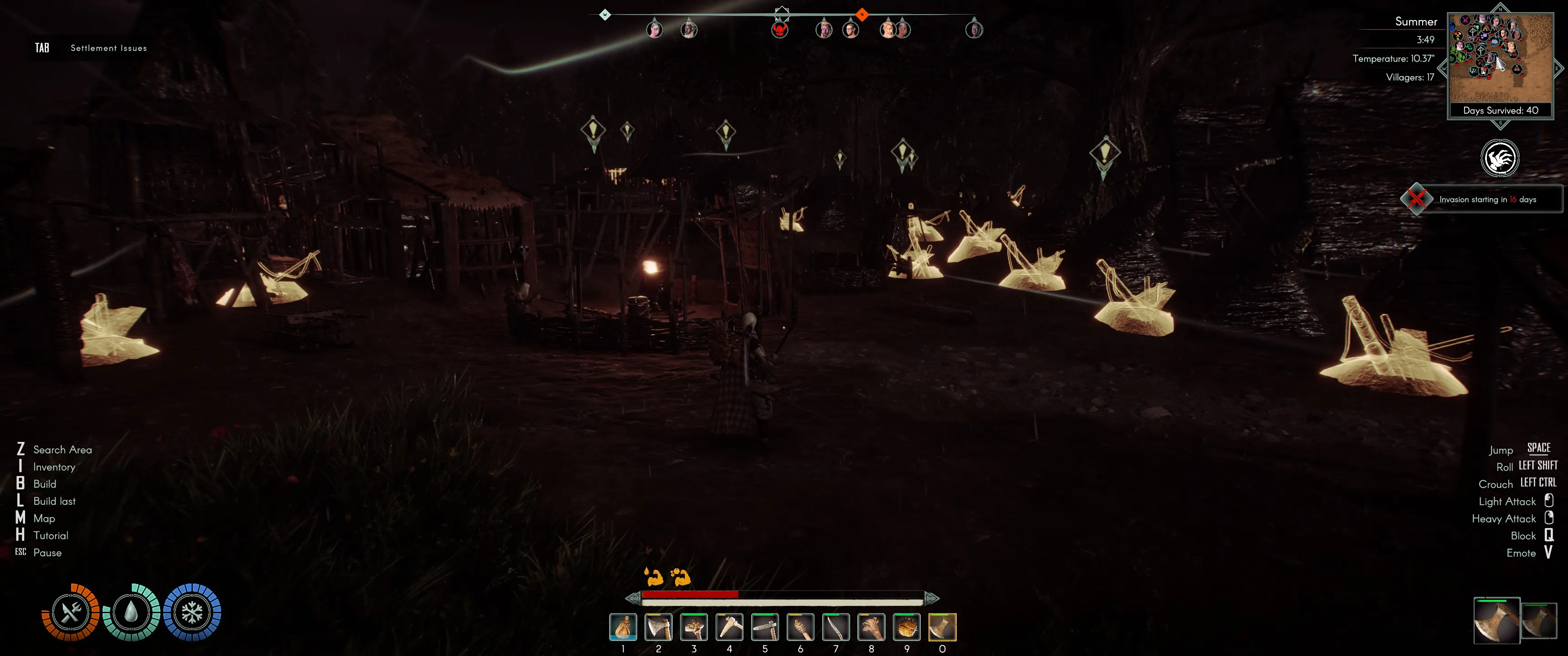Select the red skull marker on compass

click(780, 30)
